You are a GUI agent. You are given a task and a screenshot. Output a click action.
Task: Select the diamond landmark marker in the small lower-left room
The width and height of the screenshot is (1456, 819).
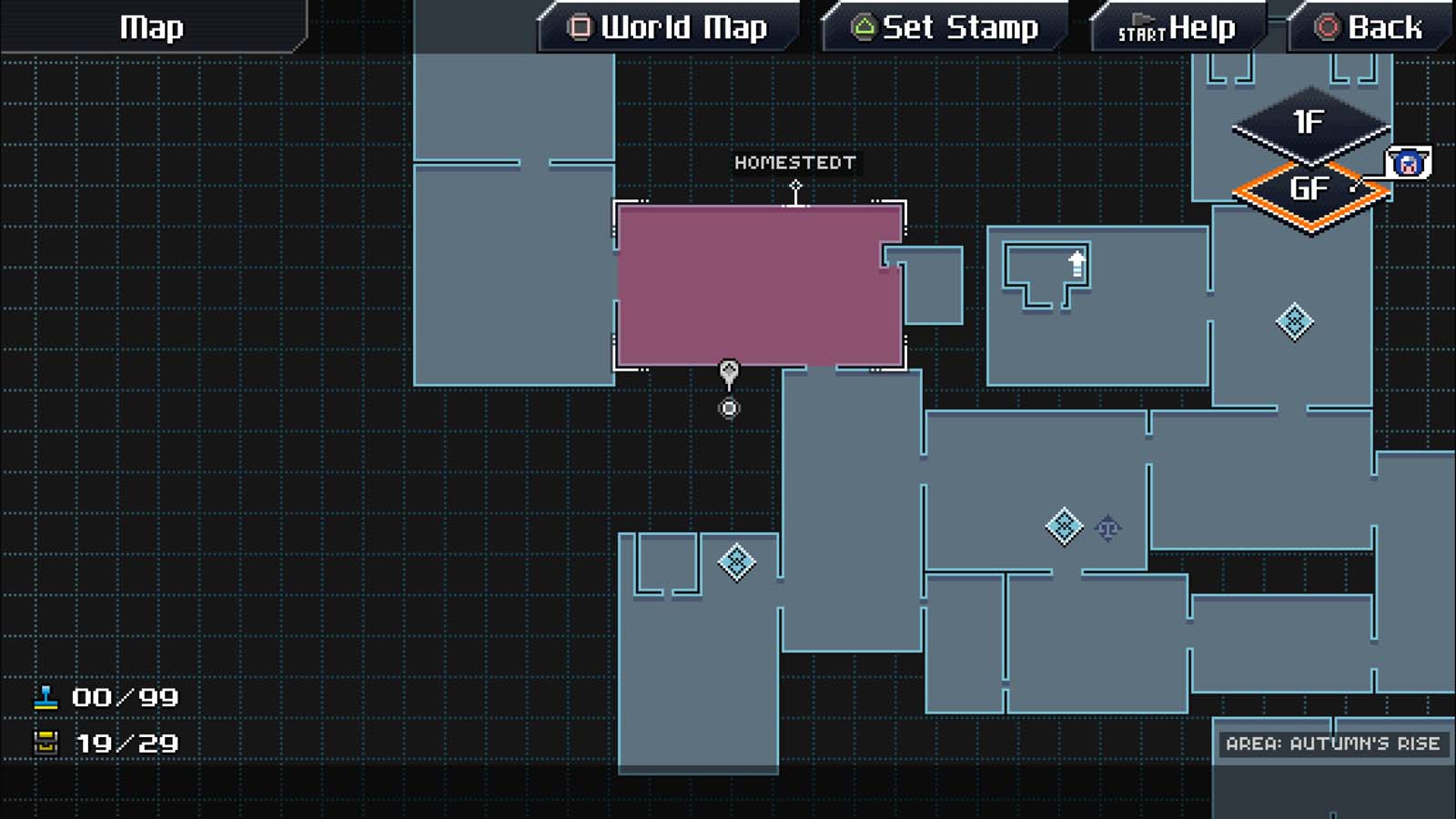pos(736,562)
